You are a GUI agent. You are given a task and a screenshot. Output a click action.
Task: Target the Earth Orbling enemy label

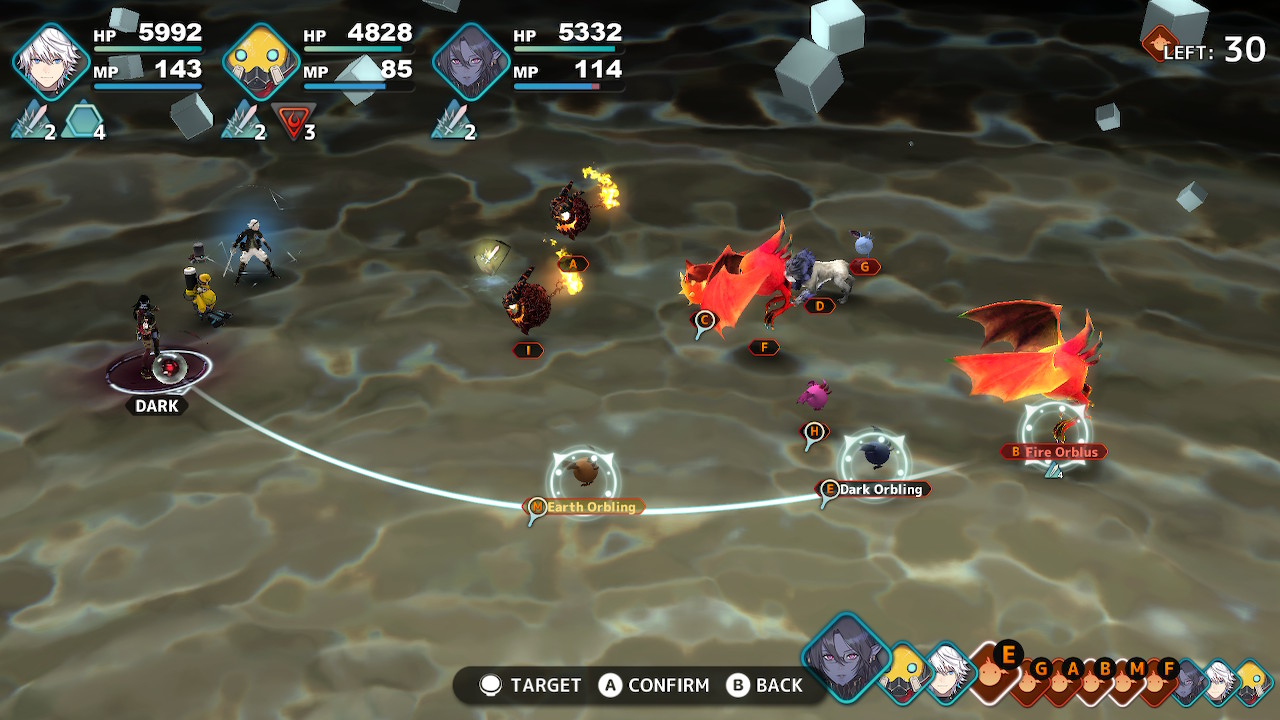pos(584,507)
